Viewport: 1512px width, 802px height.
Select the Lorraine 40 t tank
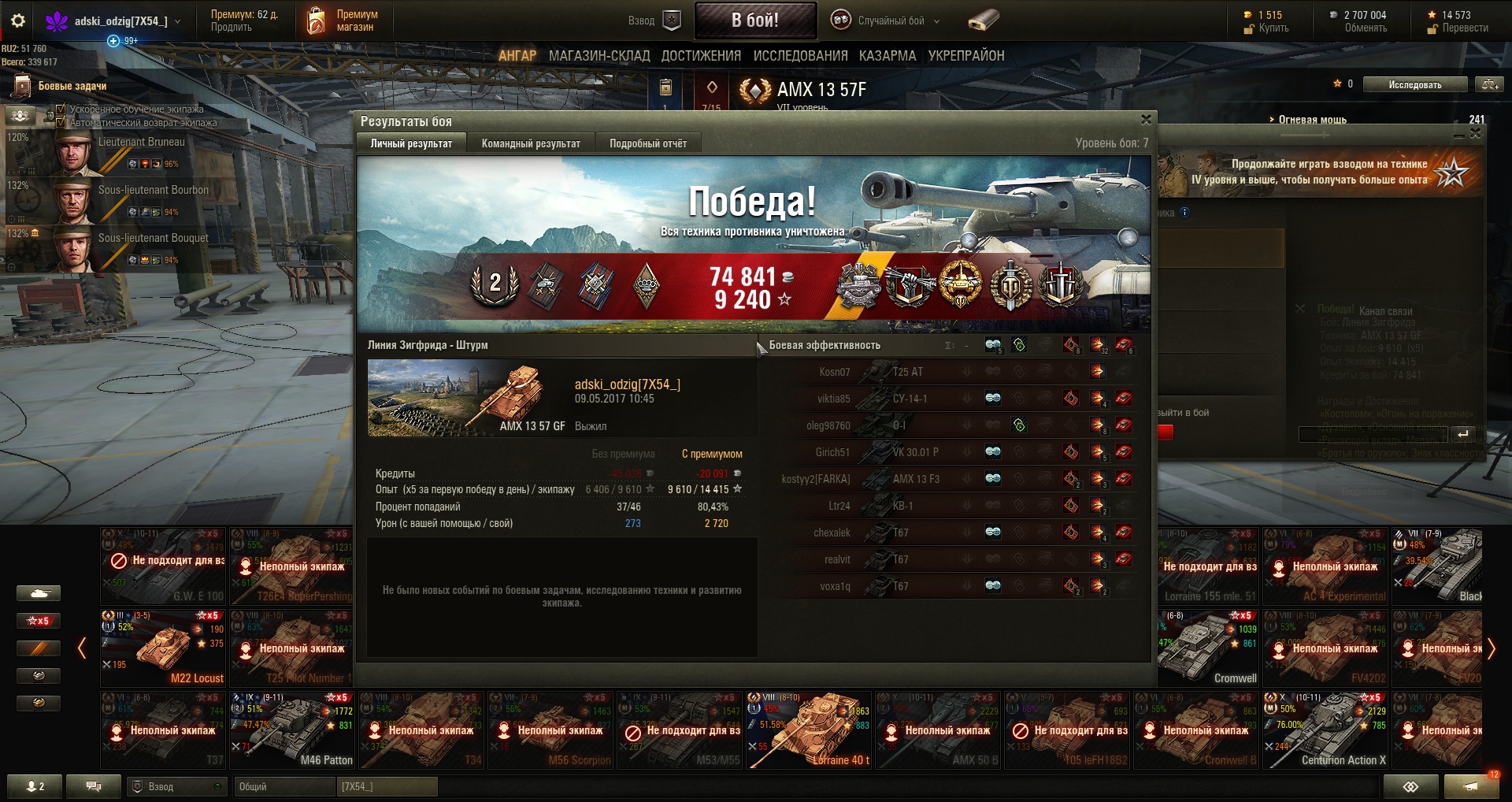click(809, 730)
